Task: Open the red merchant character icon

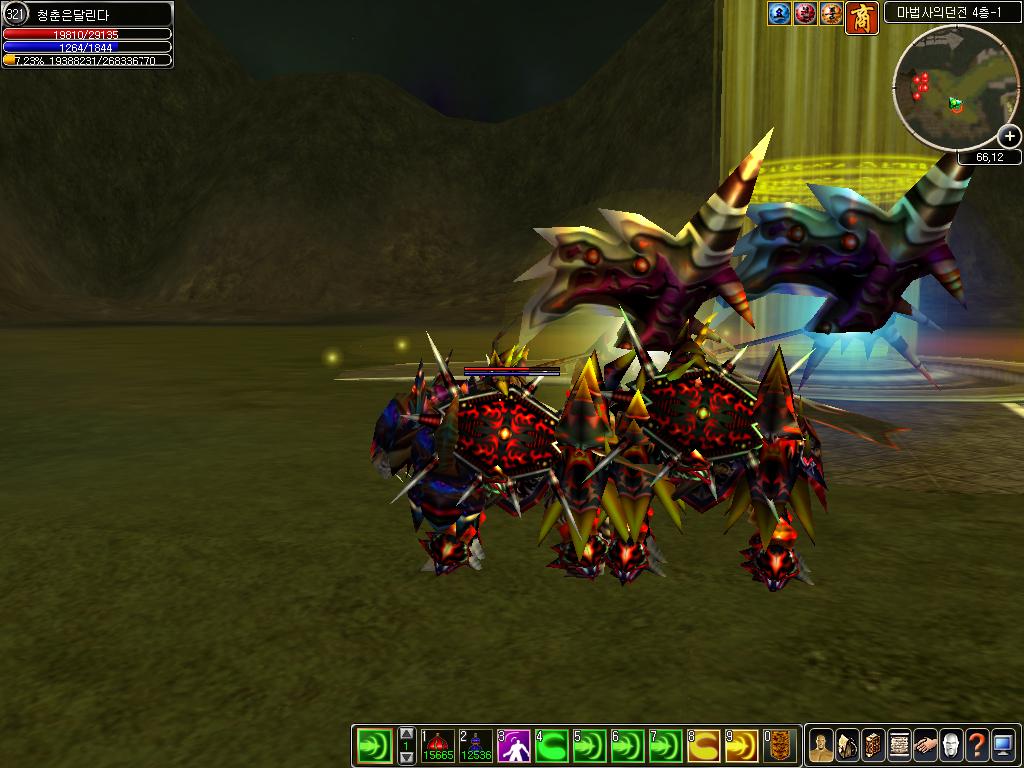Action: [862, 17]
